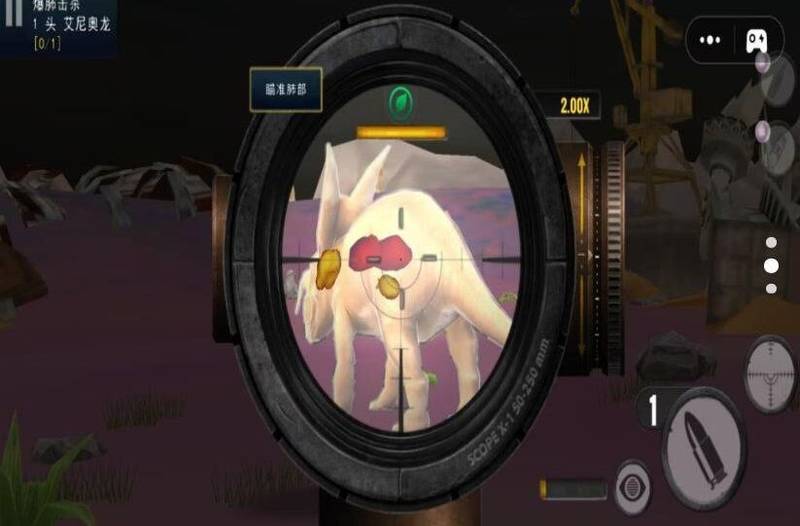Activate the eye-shaped vision ability button
Viewport: 800px width, 526px height.
click(x=633, y=485)
